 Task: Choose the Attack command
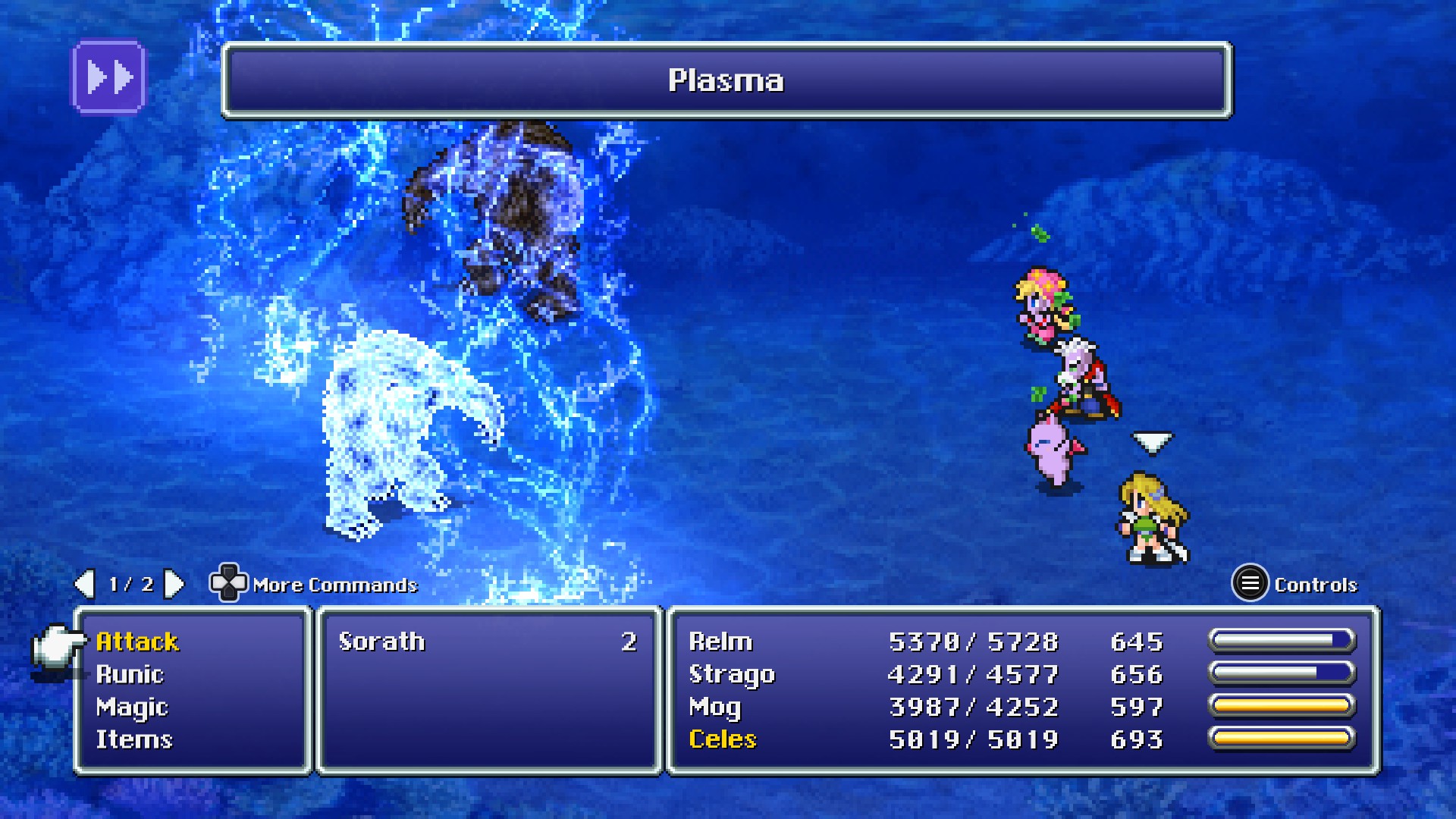pos(137,642)
